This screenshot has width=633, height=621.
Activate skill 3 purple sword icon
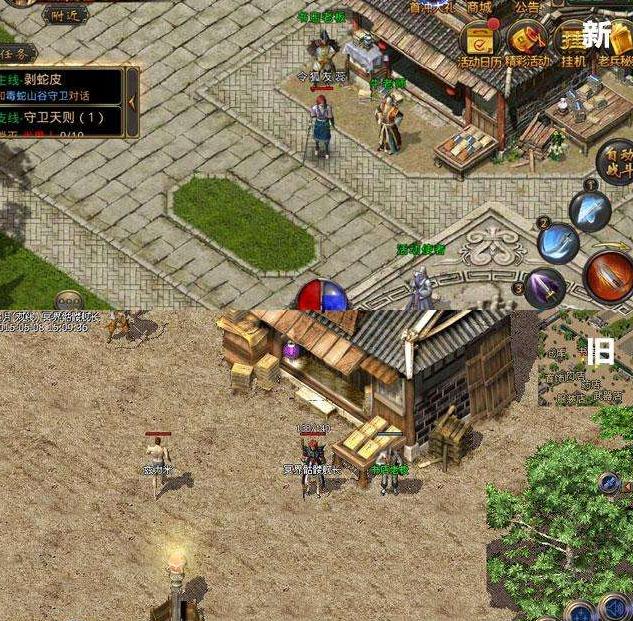545,287
